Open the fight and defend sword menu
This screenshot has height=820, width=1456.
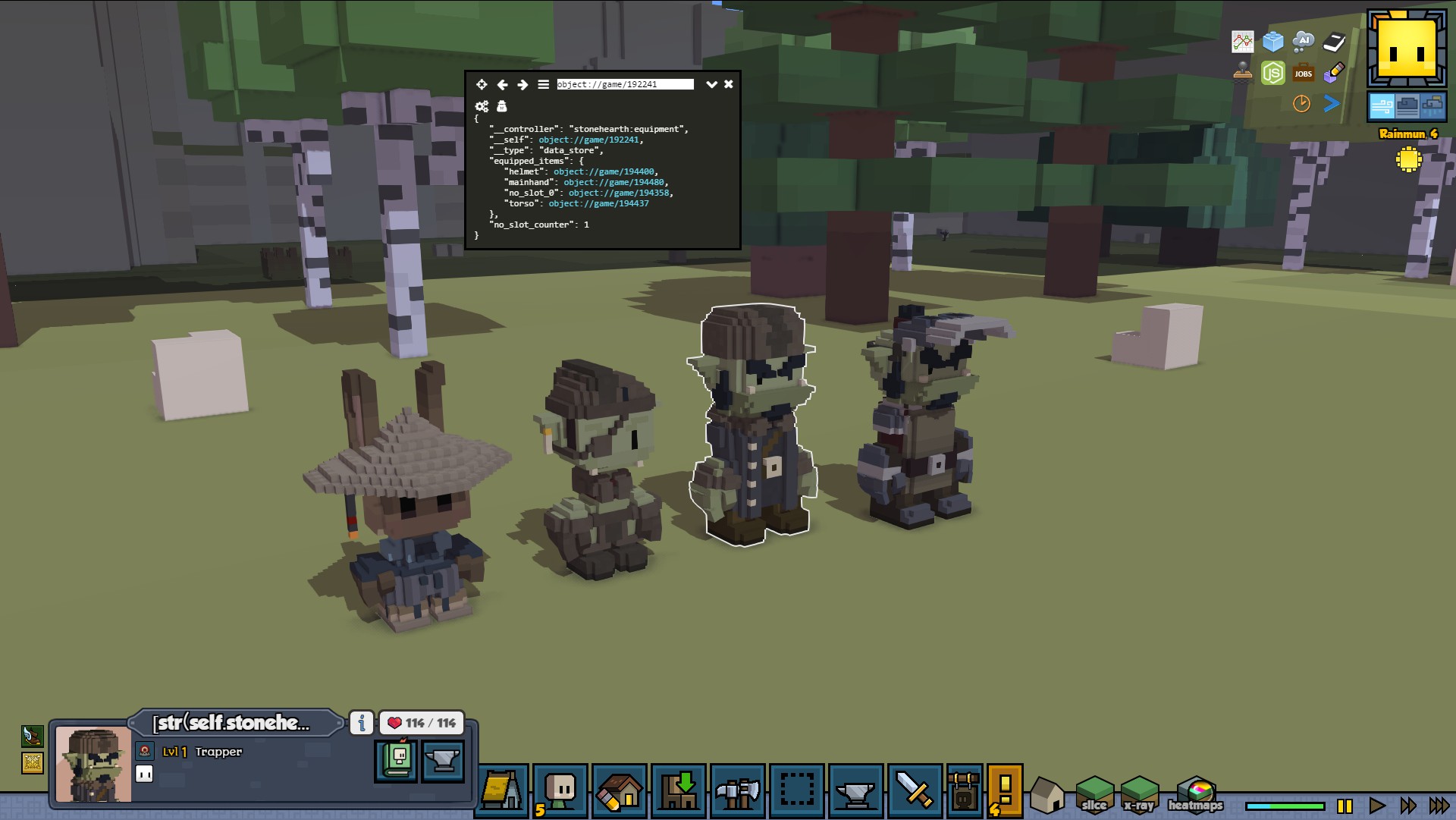(915, 790)
